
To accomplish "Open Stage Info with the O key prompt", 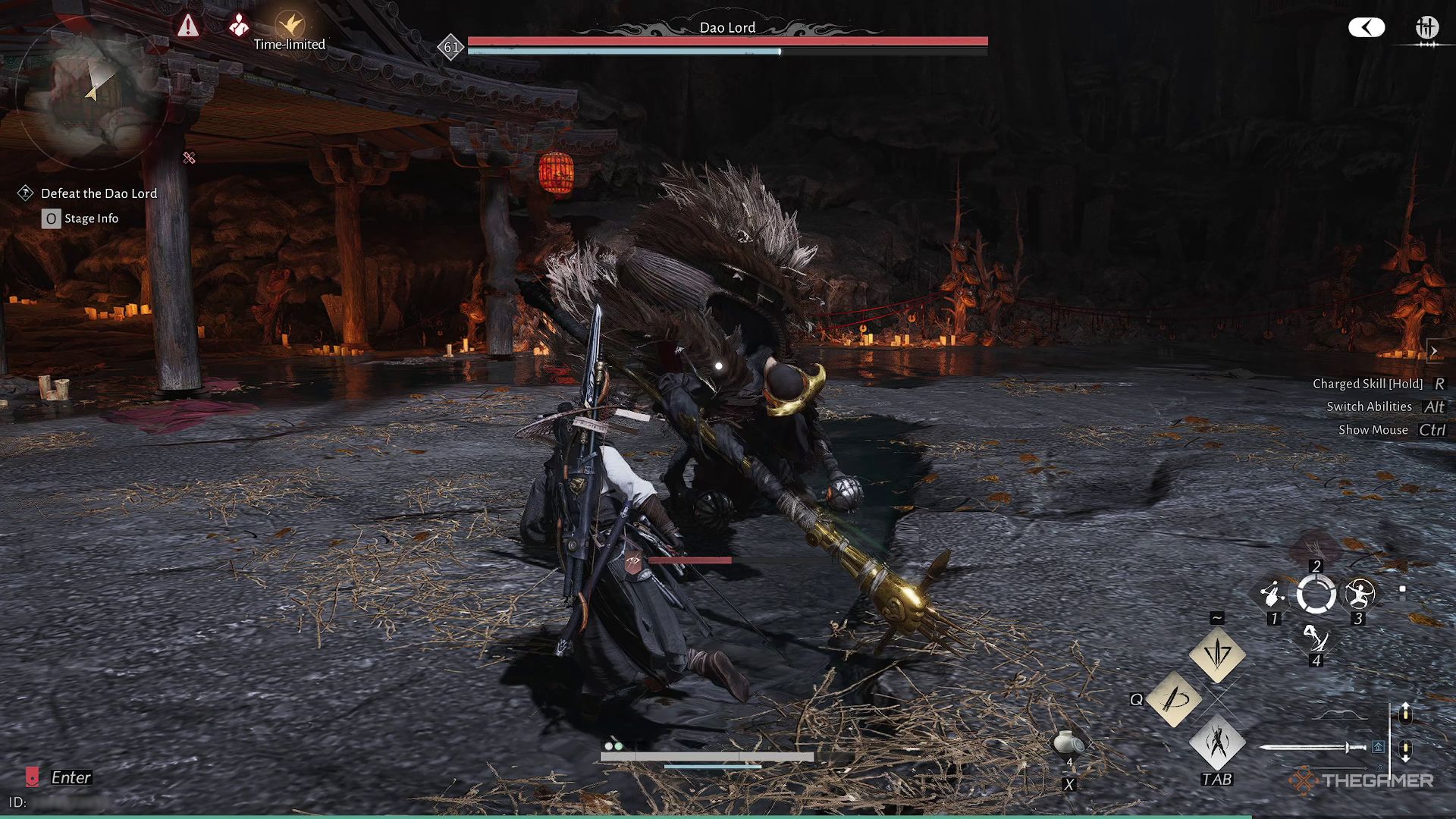I will coord(51,218).
